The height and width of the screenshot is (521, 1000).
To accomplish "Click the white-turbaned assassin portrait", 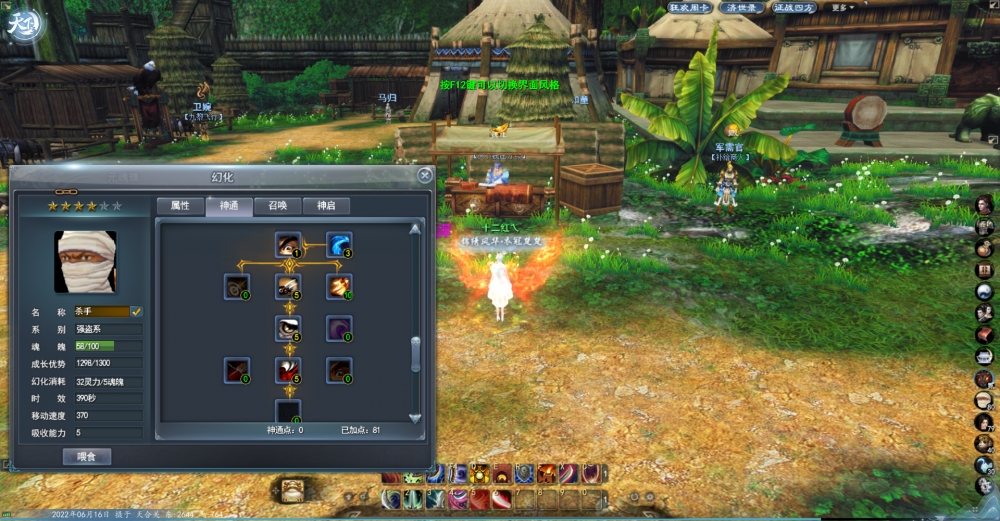I will point(85,262).
